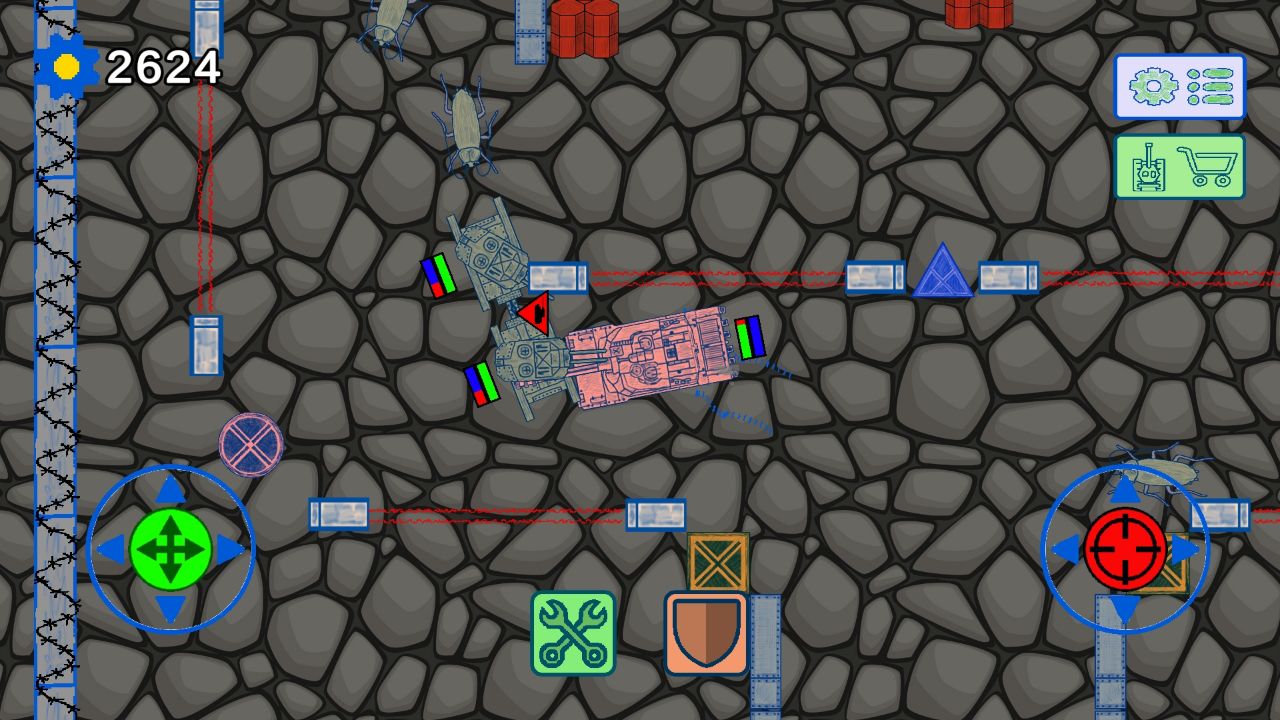Click the enemy tank's health bar
This screenshot has width=1280, height=720.
click(x=441, y=270)
